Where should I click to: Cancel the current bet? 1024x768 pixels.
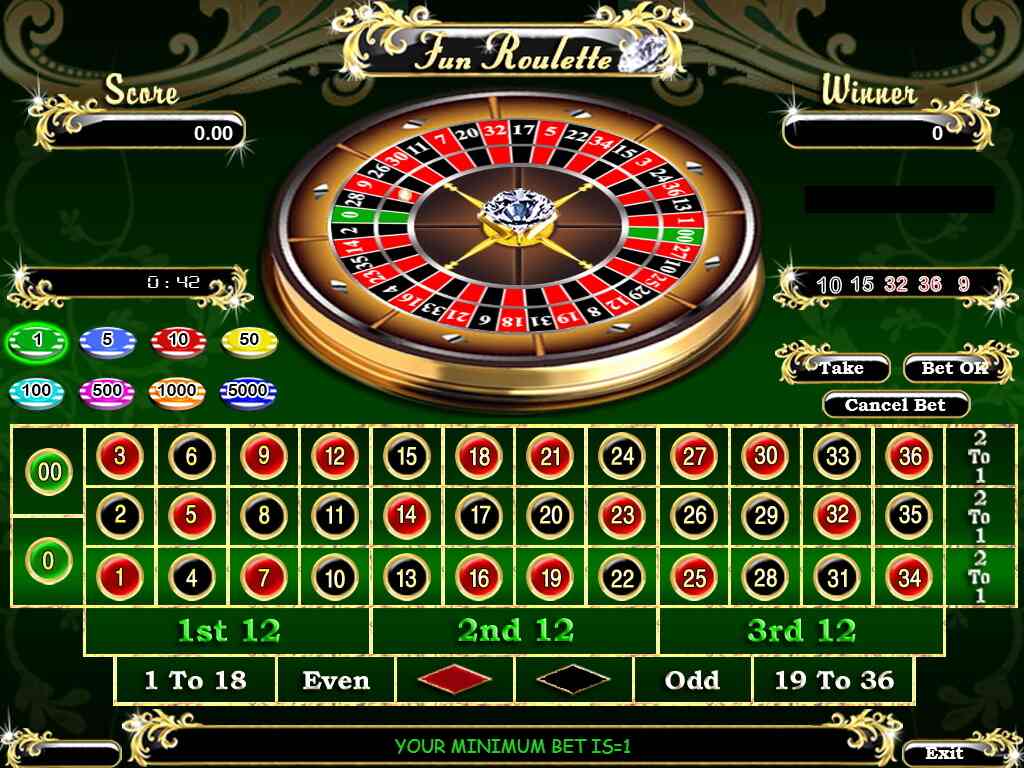pos(895,405)
